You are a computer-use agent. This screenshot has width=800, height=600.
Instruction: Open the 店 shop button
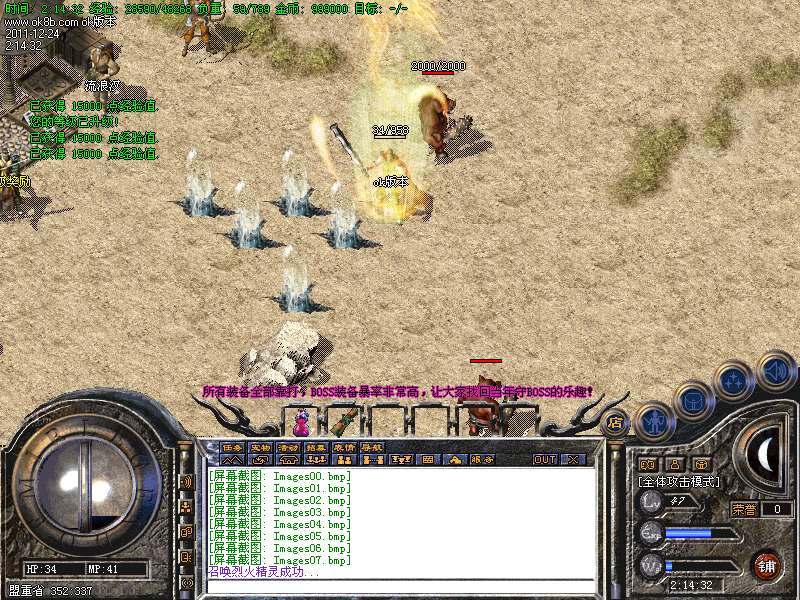coord(616,423)
